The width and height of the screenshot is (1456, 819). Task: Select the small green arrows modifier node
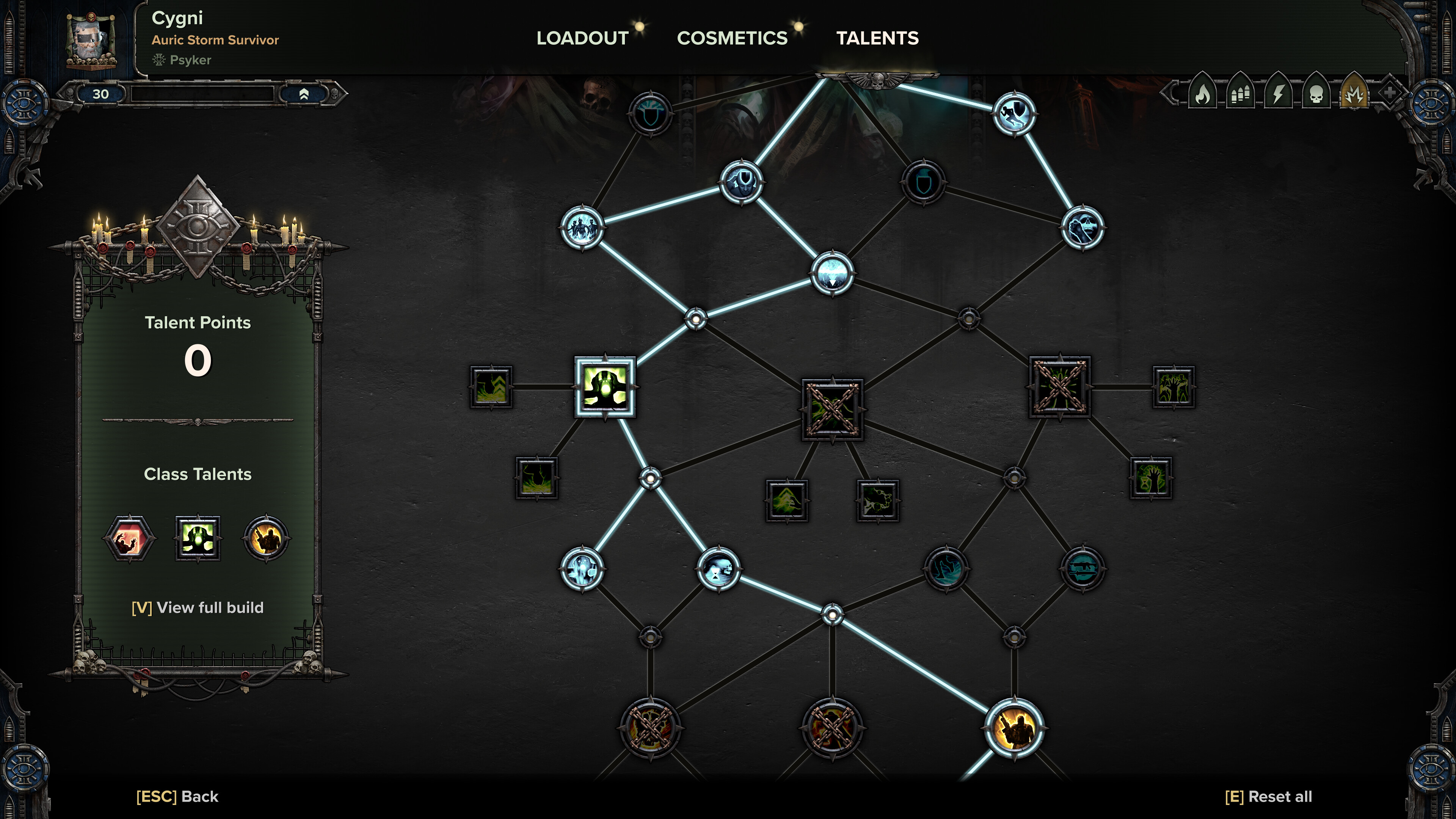pyautogui.click(x=491, y=387)
